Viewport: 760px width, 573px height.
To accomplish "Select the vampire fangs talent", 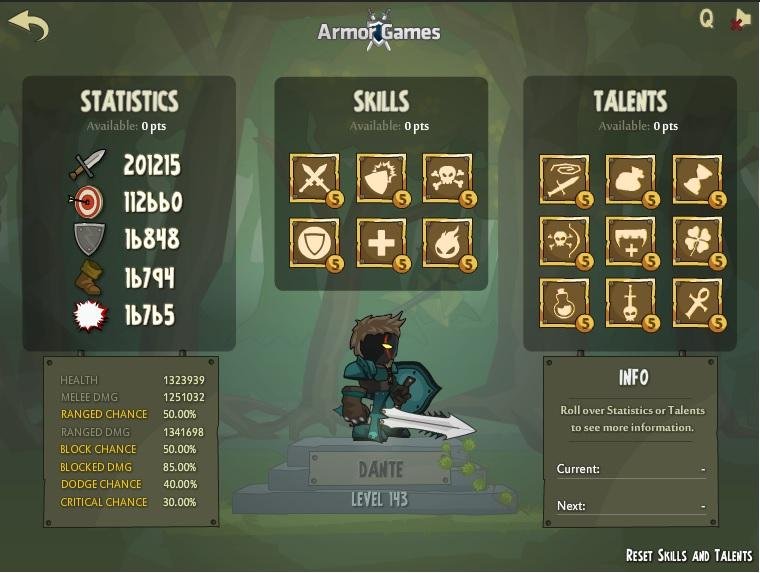I will pyautogui.click(x=630, y=242).
